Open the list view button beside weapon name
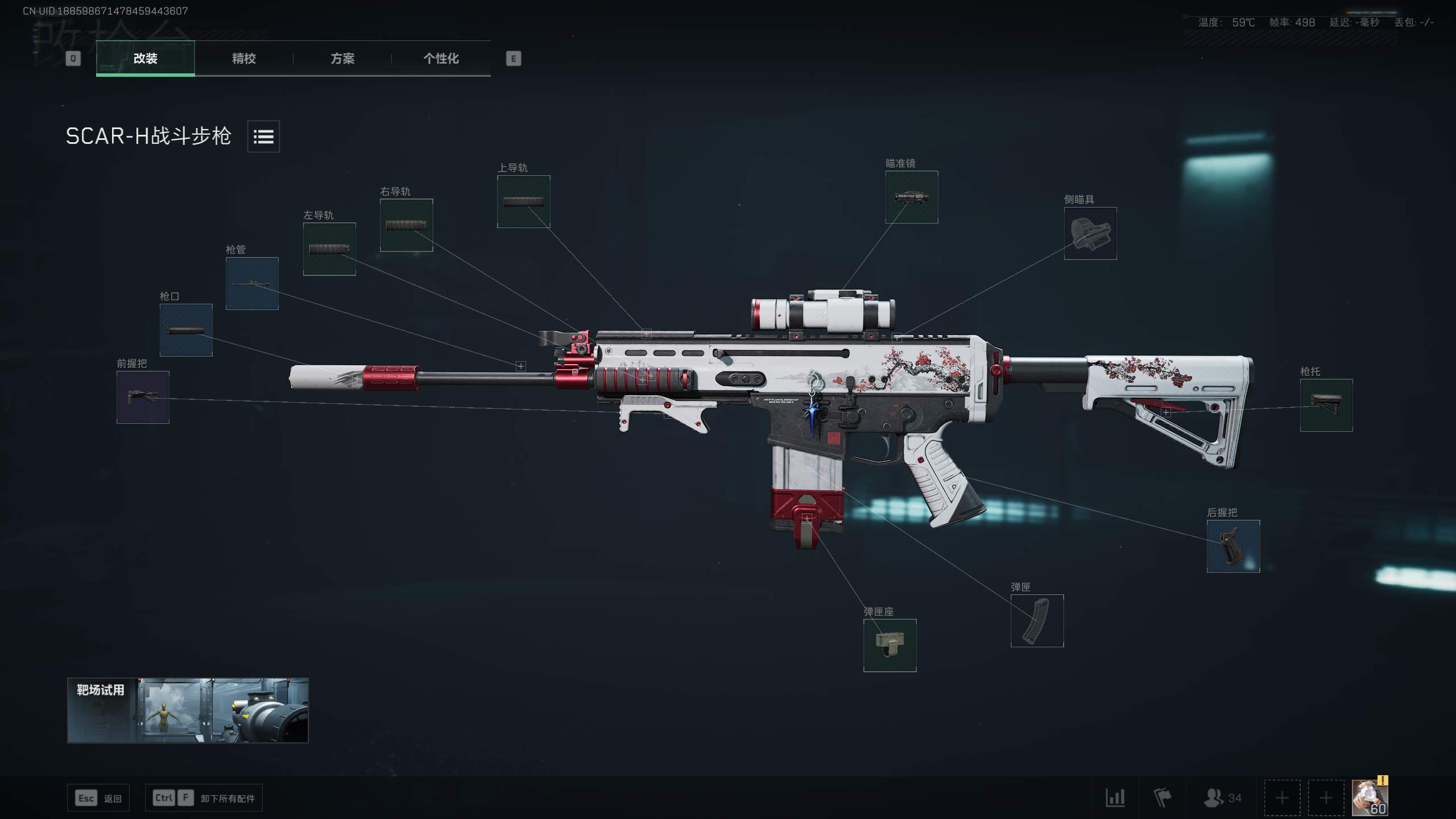The width and height of the screenshot is (1456, 819). click(263, 136)
